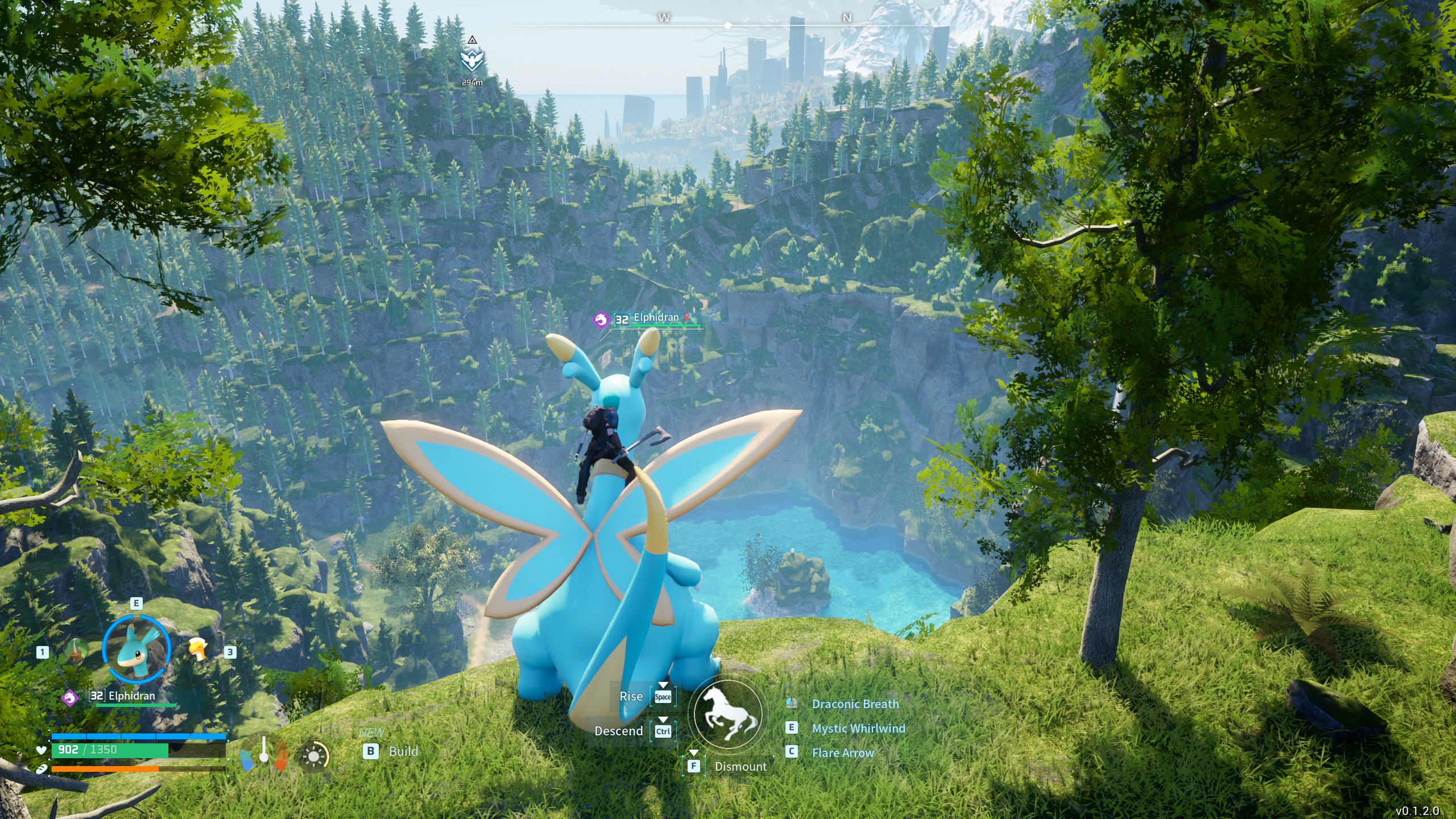Switch to the green leafy pal portrait
Image resolution: width=1456 pixels, height=819 pixels.
76,650
